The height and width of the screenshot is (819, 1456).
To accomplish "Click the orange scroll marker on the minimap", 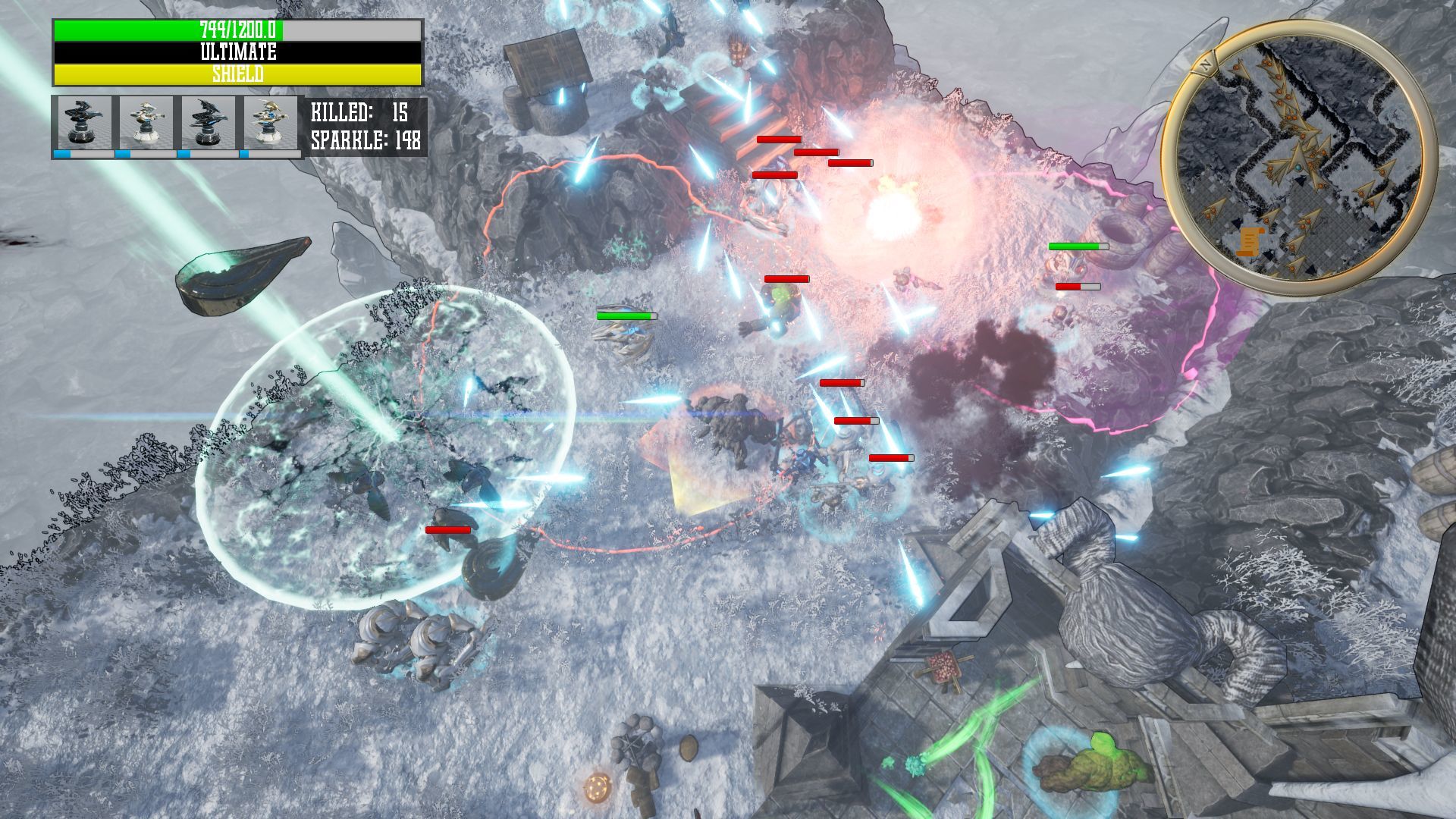I will point(1247,242).
